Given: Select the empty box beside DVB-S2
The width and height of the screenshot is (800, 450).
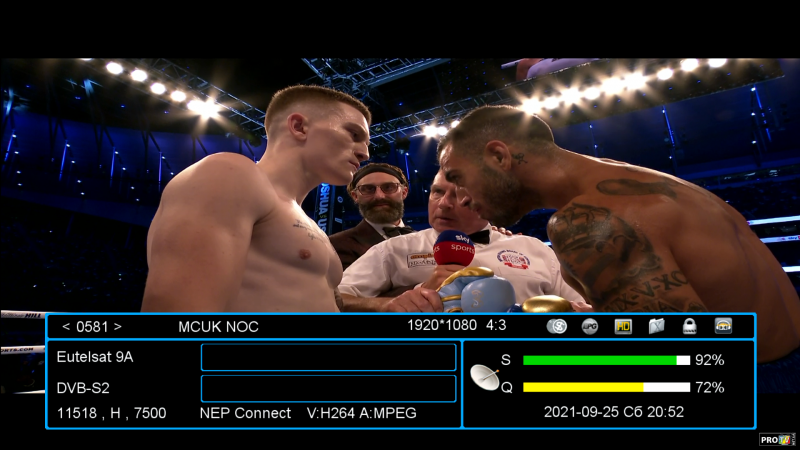Looking at the screenshot, I should [x=328, y=388].
